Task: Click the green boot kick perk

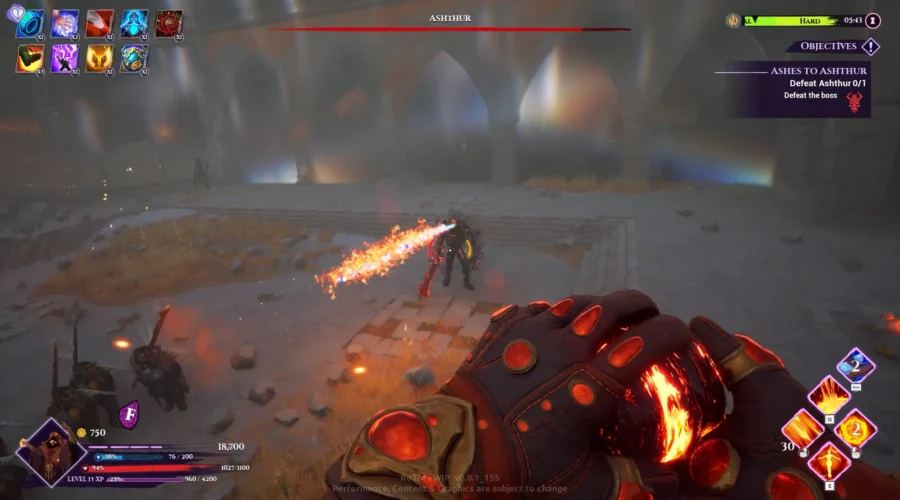Action: (30, 59)
